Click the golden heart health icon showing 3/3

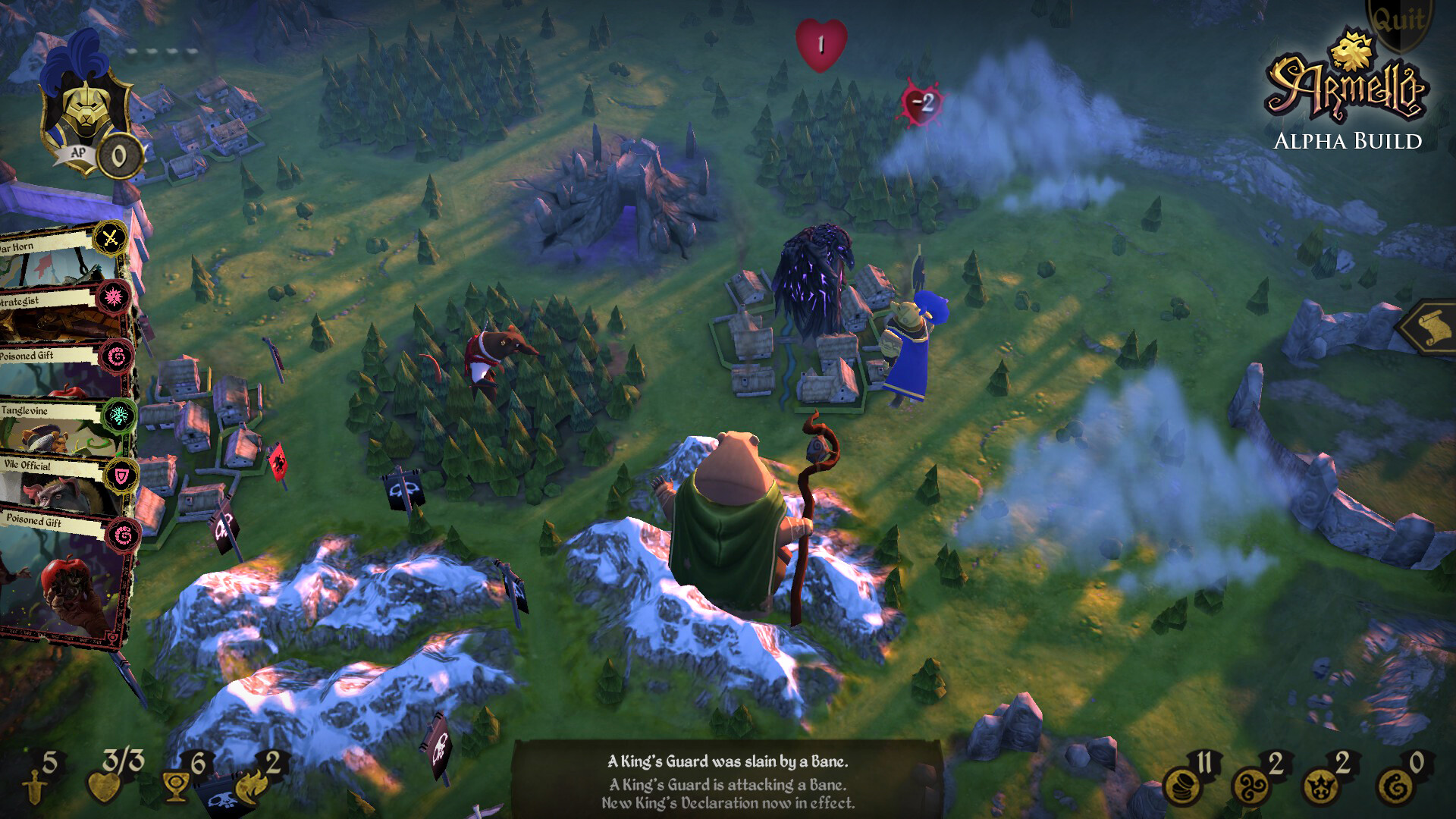104,786
